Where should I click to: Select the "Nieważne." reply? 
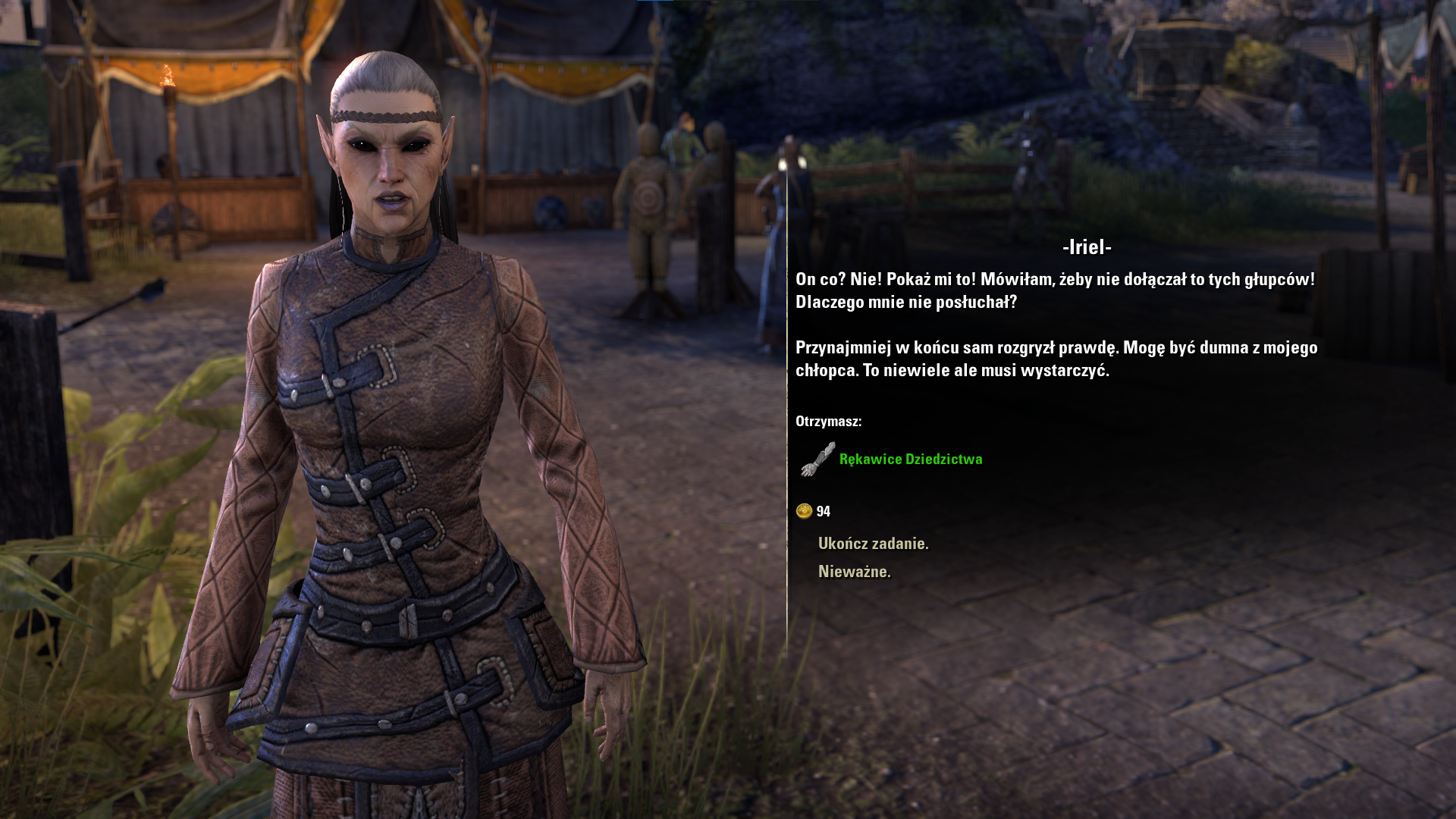point(854,572)
